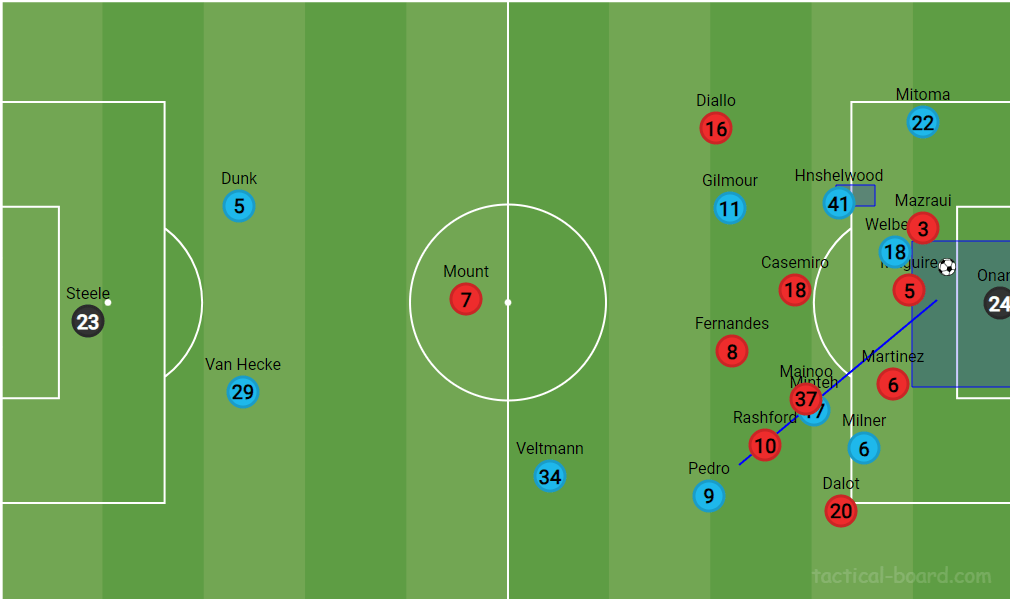Choose Fernandes' number 8 token
Image resolution: width=1010 pixels, height=599 pixels.
732,351
